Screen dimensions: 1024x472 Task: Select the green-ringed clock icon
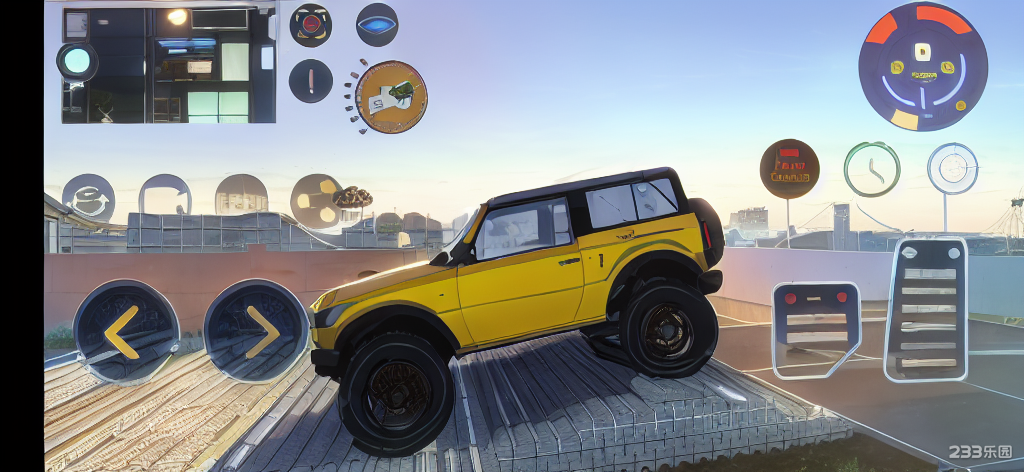coord(871,168)
